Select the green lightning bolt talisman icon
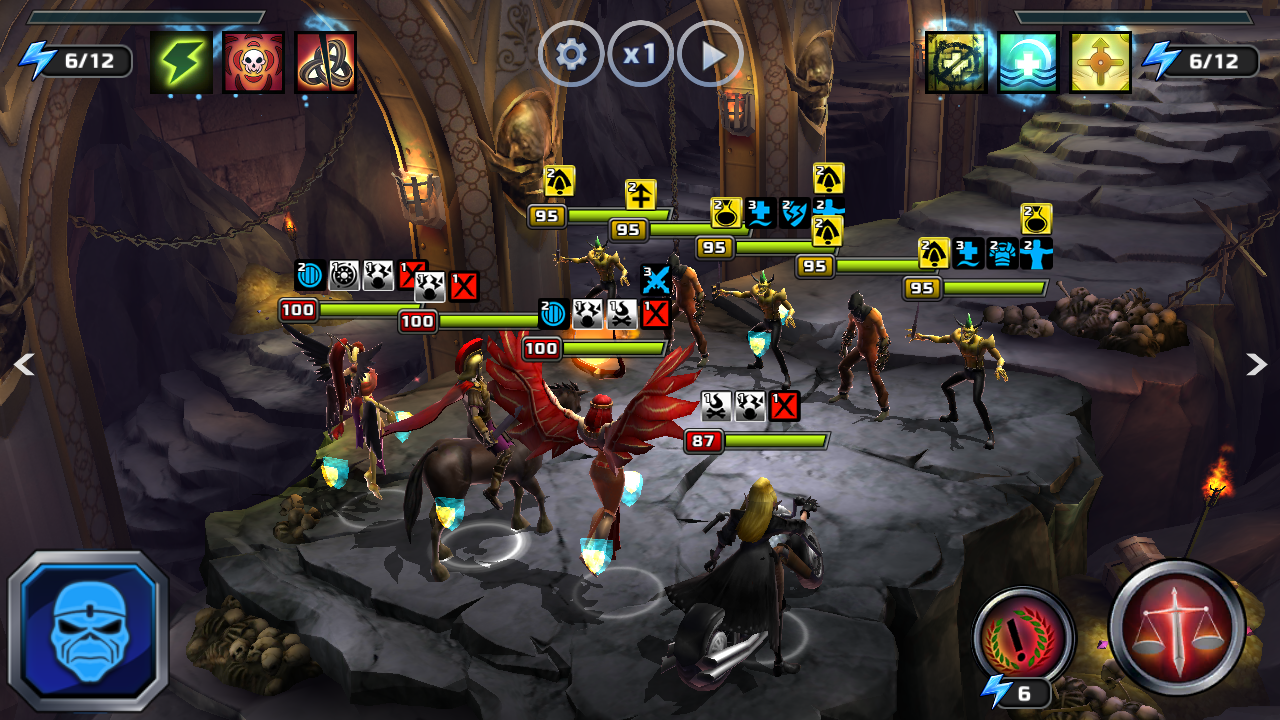The image size is (1280, 720). point(181,62)
